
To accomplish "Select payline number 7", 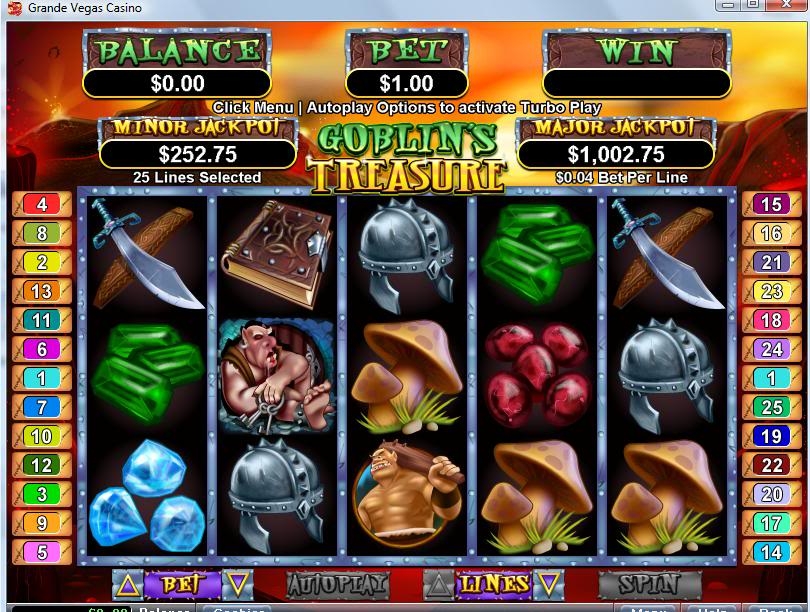I will pos(42,408).
